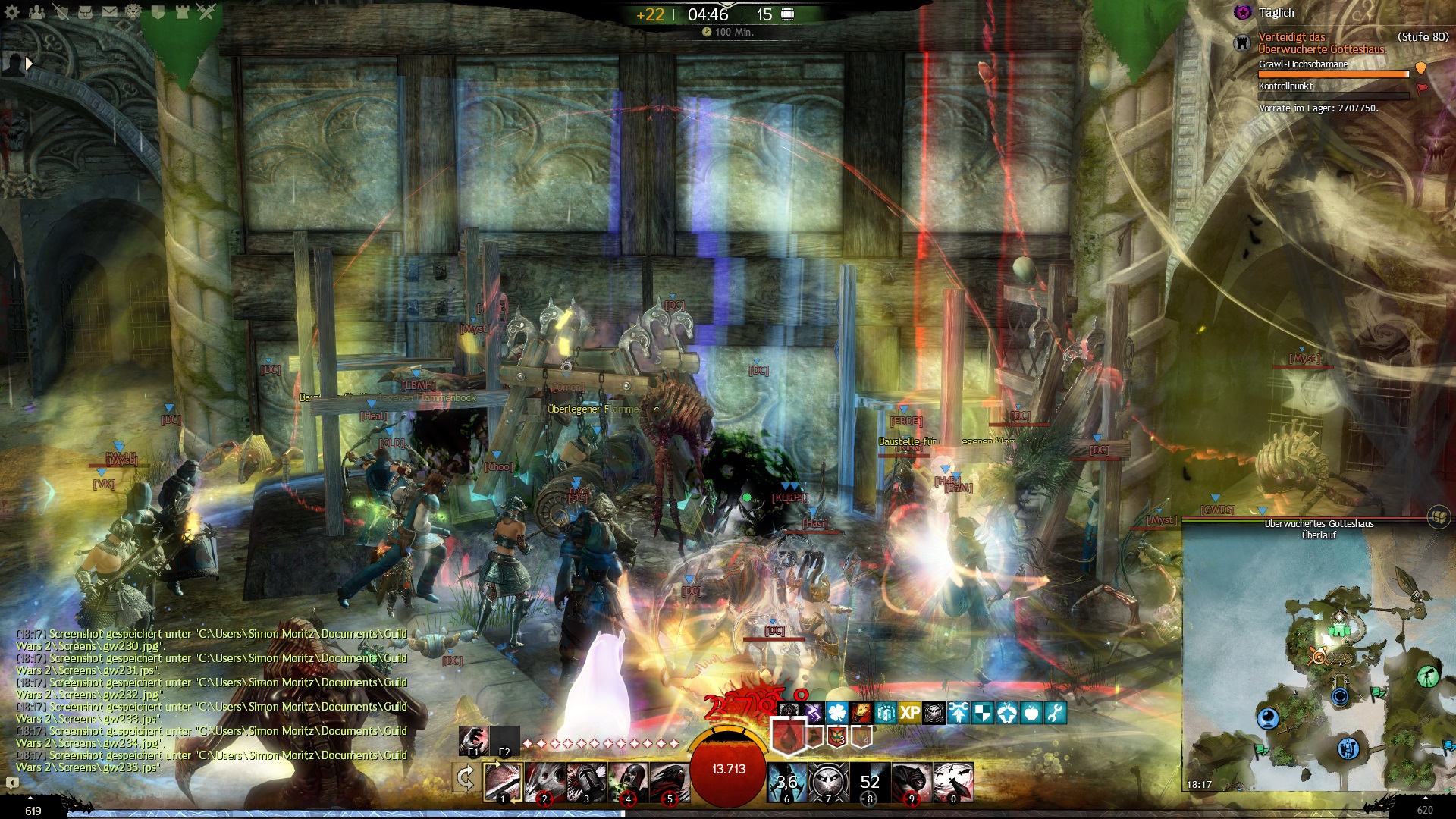1456x819 pixels.
Task: Click the minimap
Action: [1318, 667]
